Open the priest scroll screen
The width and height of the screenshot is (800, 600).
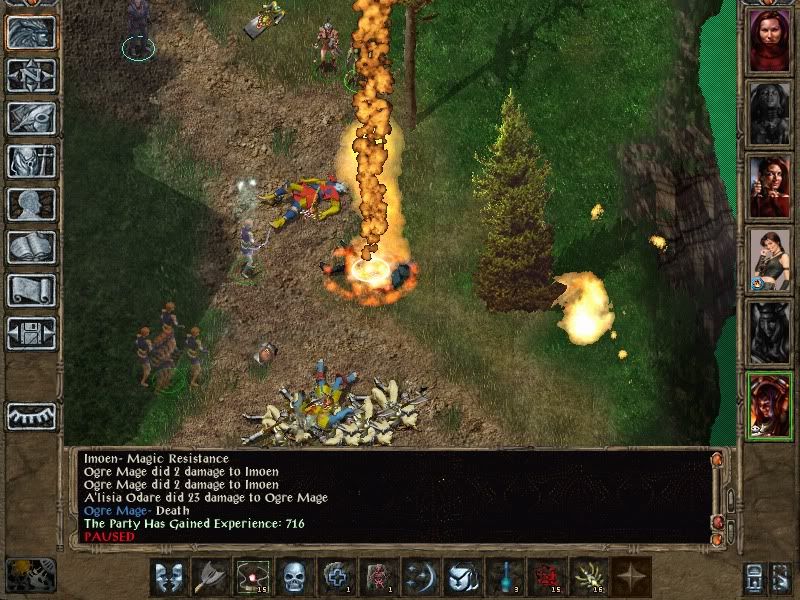pos(31,290)
